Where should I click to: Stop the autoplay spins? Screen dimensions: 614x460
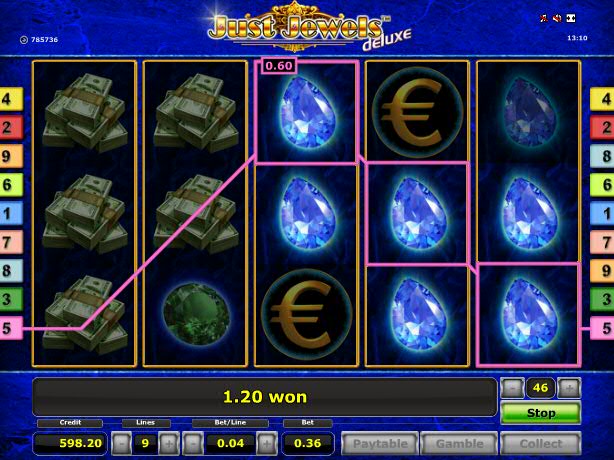(540, 412)
